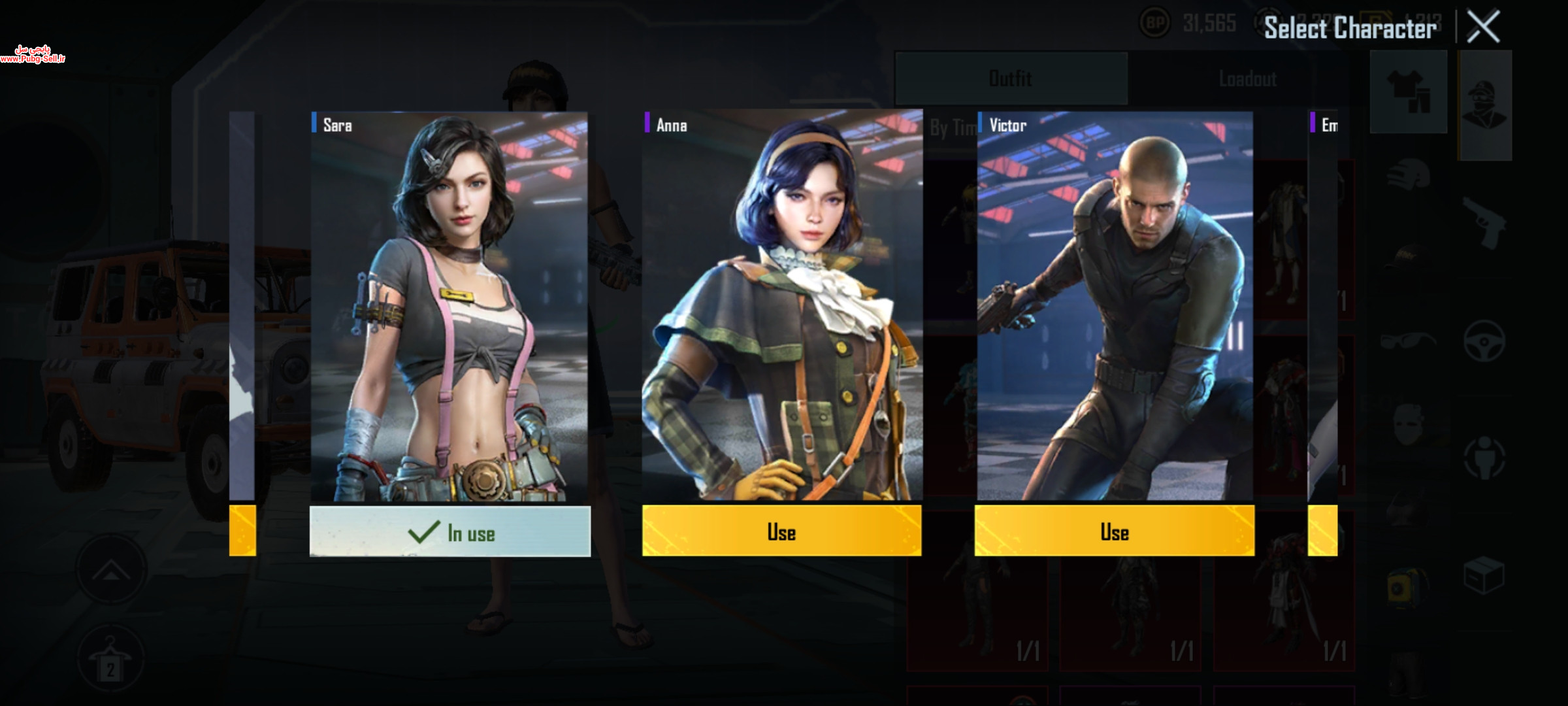Screen dimensions: 1568x706
Task: Pick Victor's character portrait card
Action: pyautogui.click(x=1115, y=306)
